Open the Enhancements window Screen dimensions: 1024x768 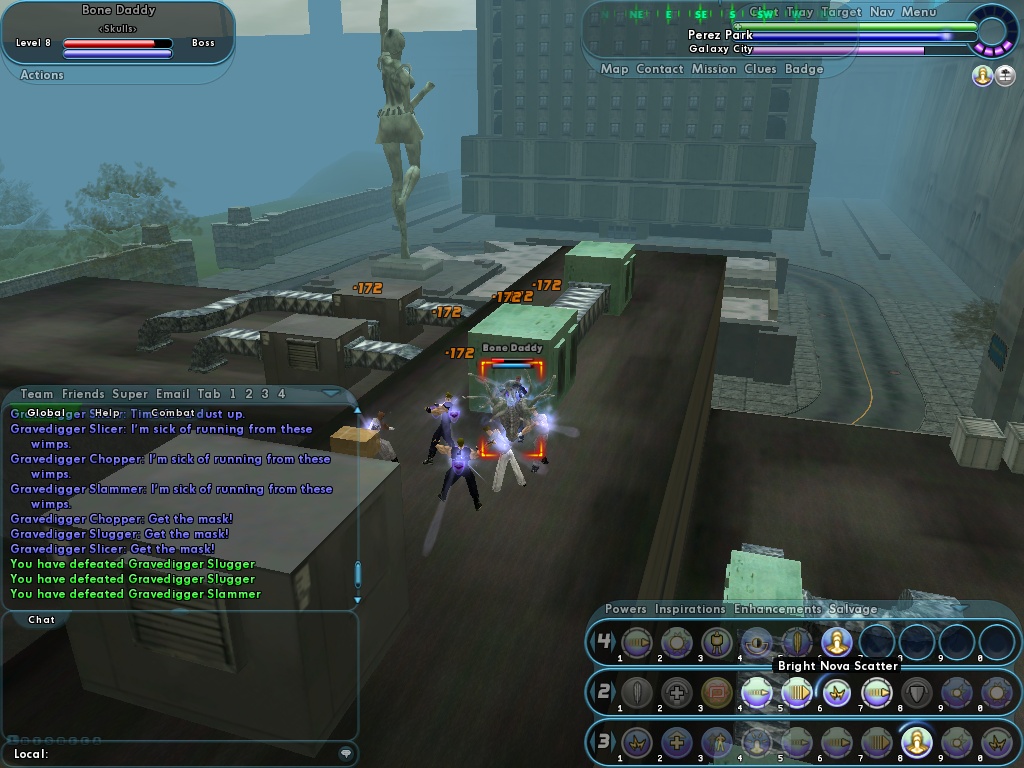tap(777, 609)
